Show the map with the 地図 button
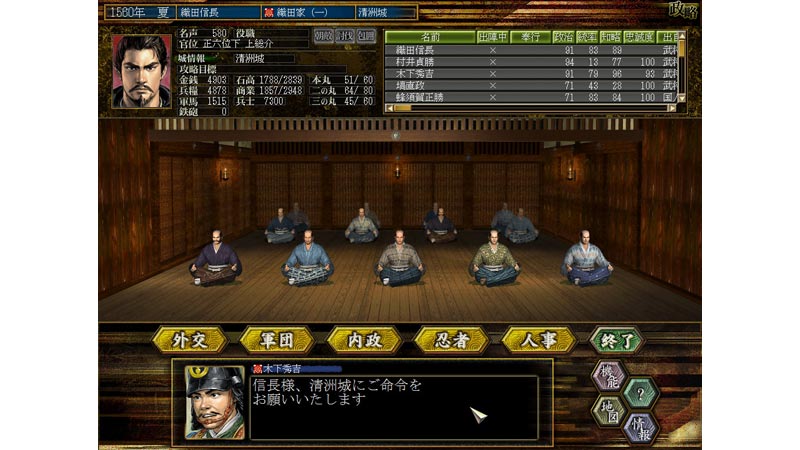 pyautogui.click(x=611, y=411)
